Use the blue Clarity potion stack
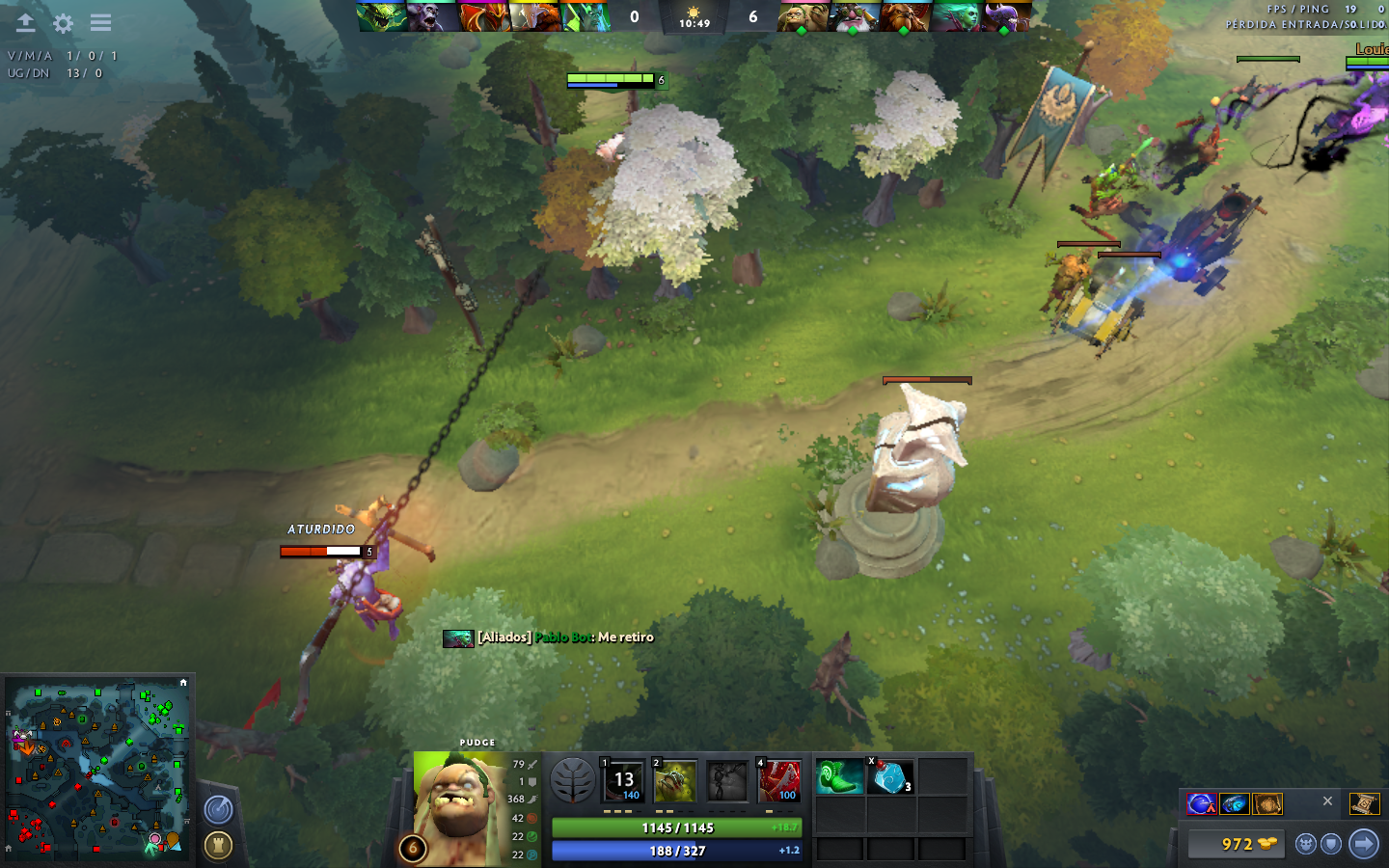This screenshot has width=1389, height=868. [890, 776]
